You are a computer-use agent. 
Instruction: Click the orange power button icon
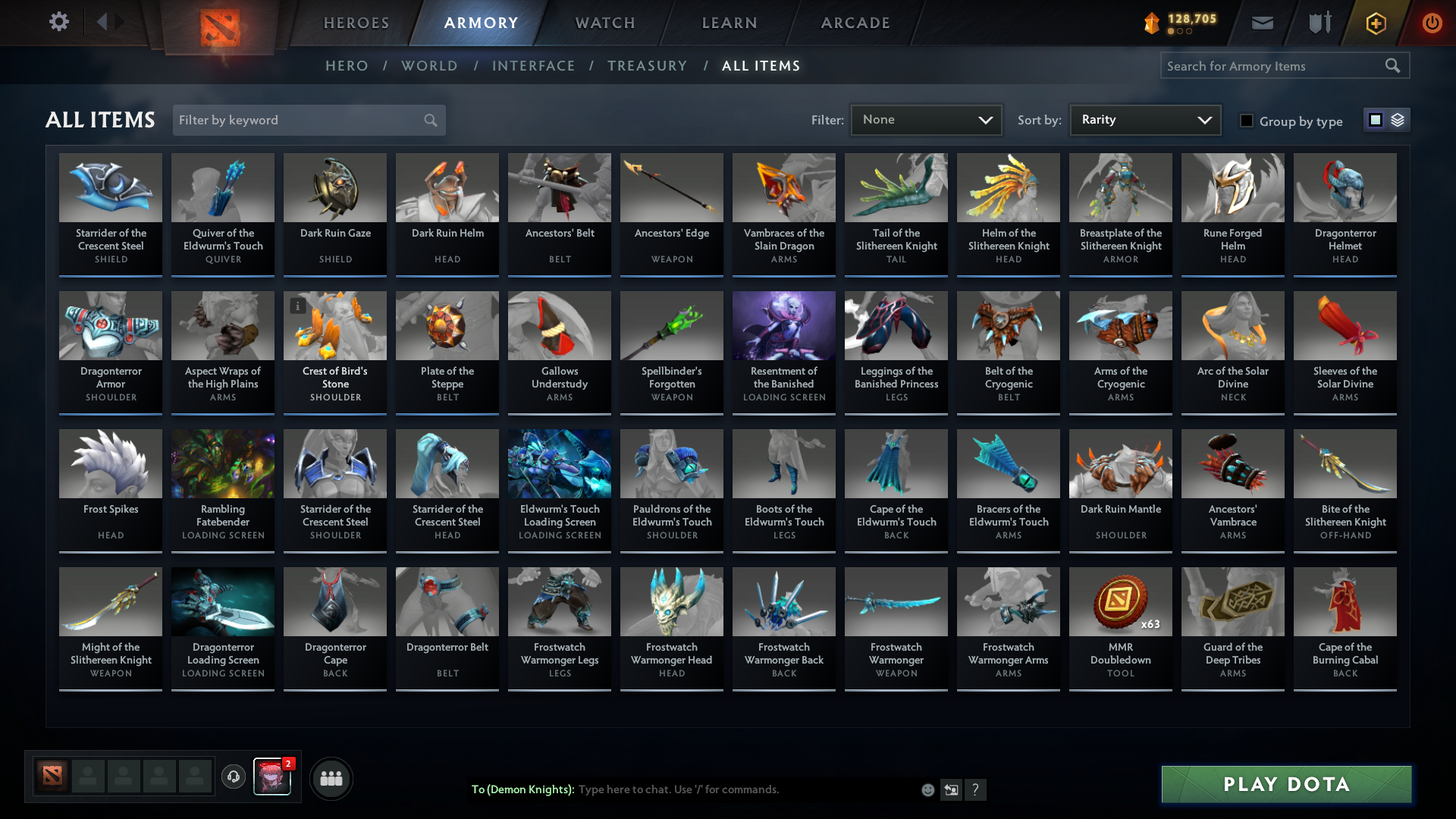click(x=1432, y=23)
